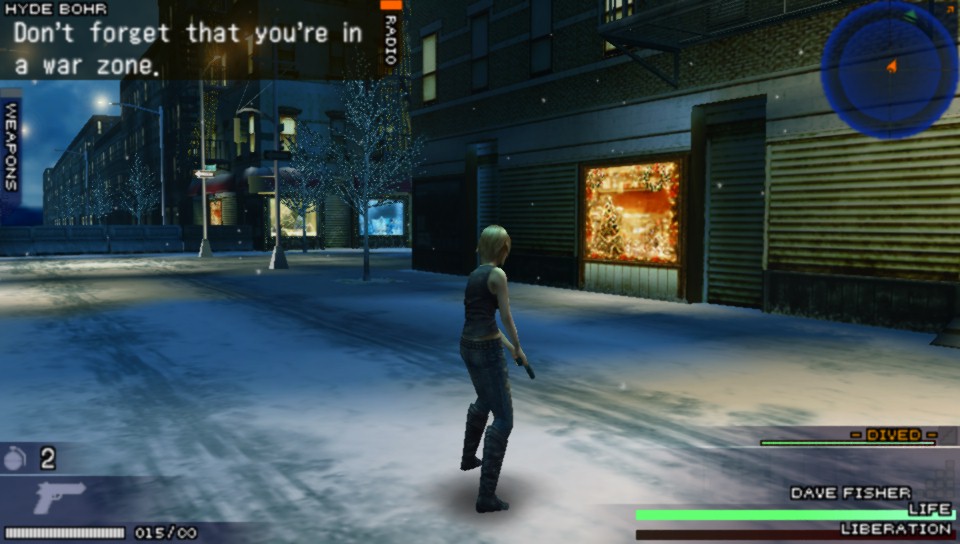Open the Weapons side tab

[11, 147]
